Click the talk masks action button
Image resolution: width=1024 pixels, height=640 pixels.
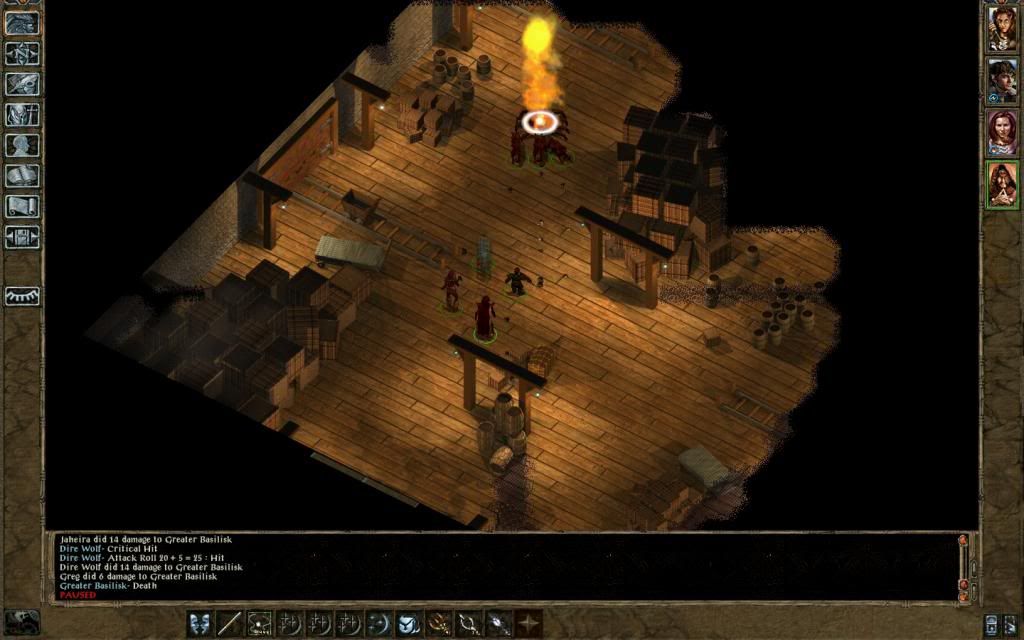coord(200,623)
